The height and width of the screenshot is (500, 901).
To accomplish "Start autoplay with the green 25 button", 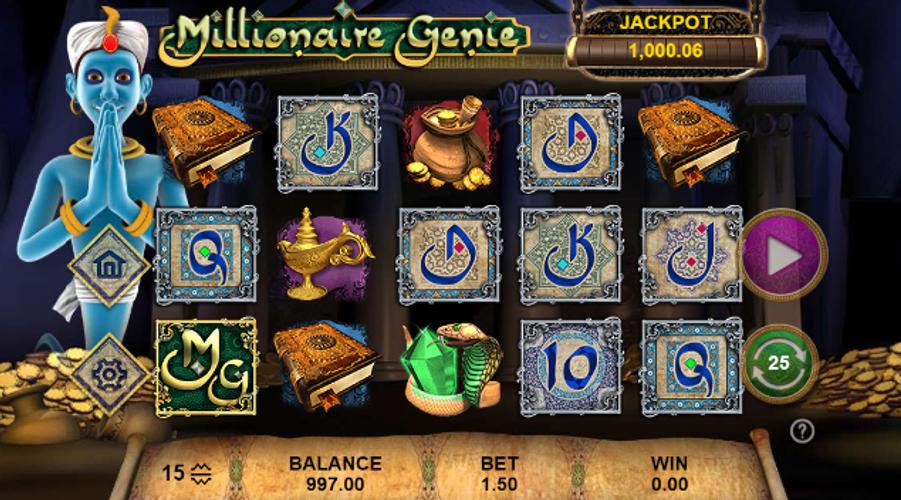I will [781, 363].
